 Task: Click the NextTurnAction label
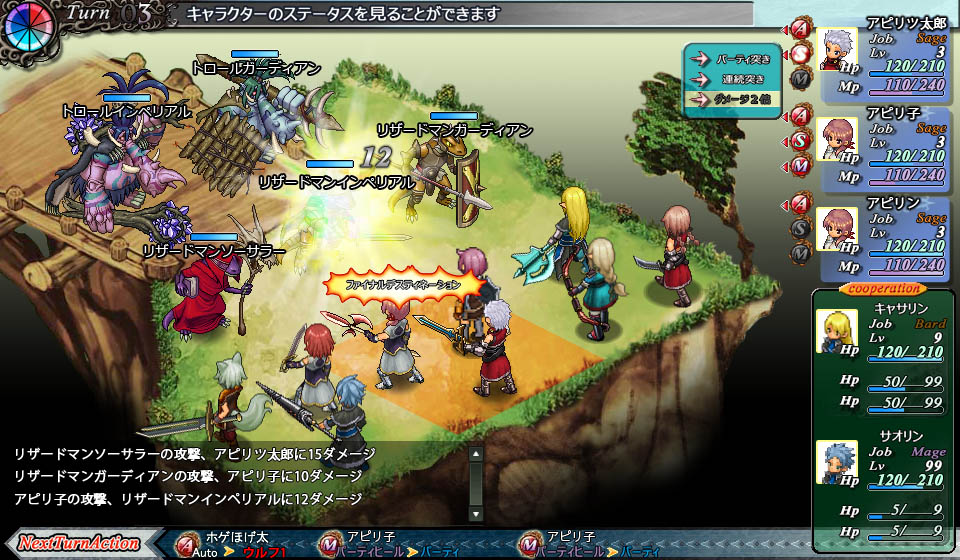[77, 543]
